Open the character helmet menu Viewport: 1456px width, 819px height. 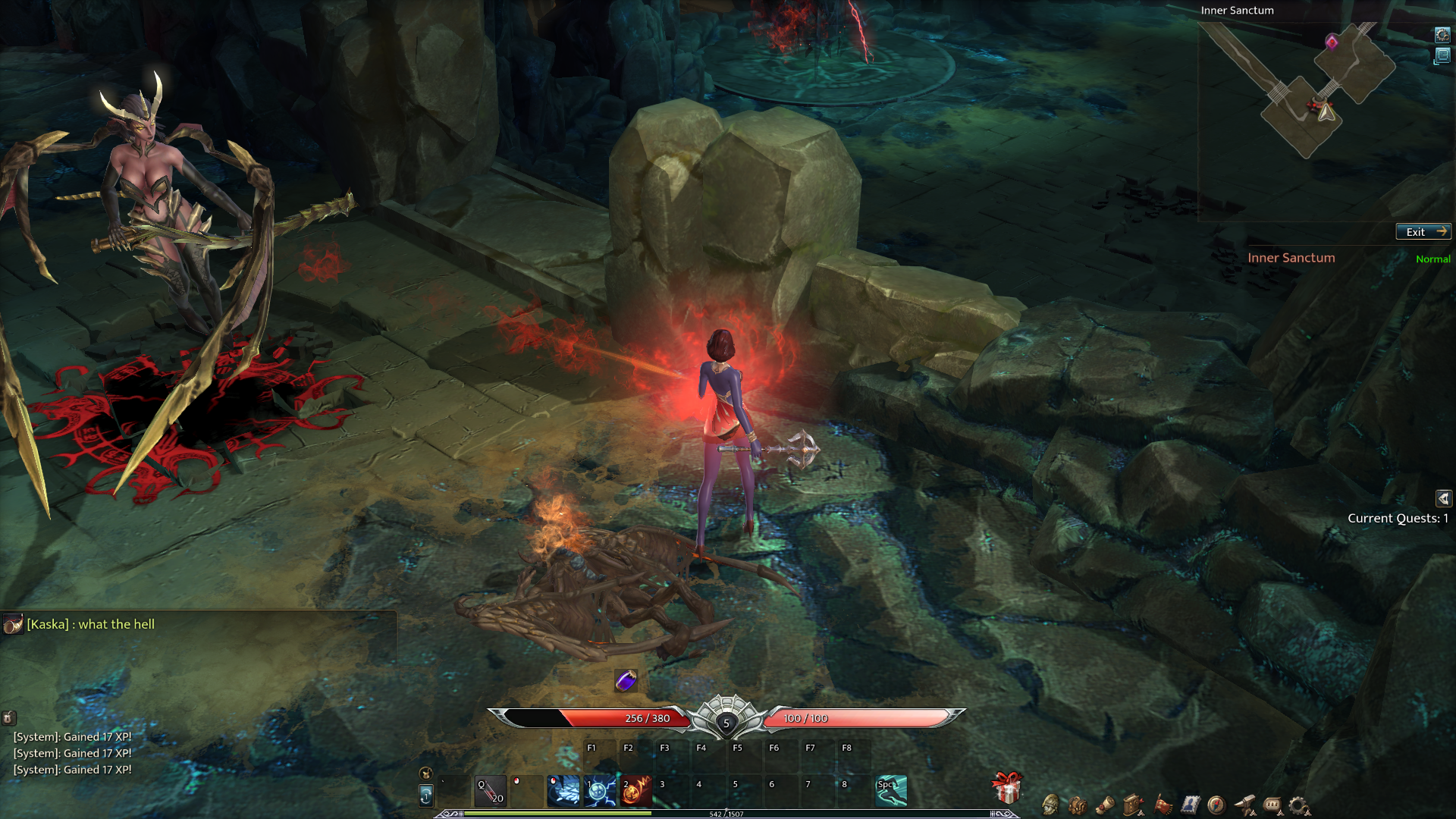(x=1050, y=805)
